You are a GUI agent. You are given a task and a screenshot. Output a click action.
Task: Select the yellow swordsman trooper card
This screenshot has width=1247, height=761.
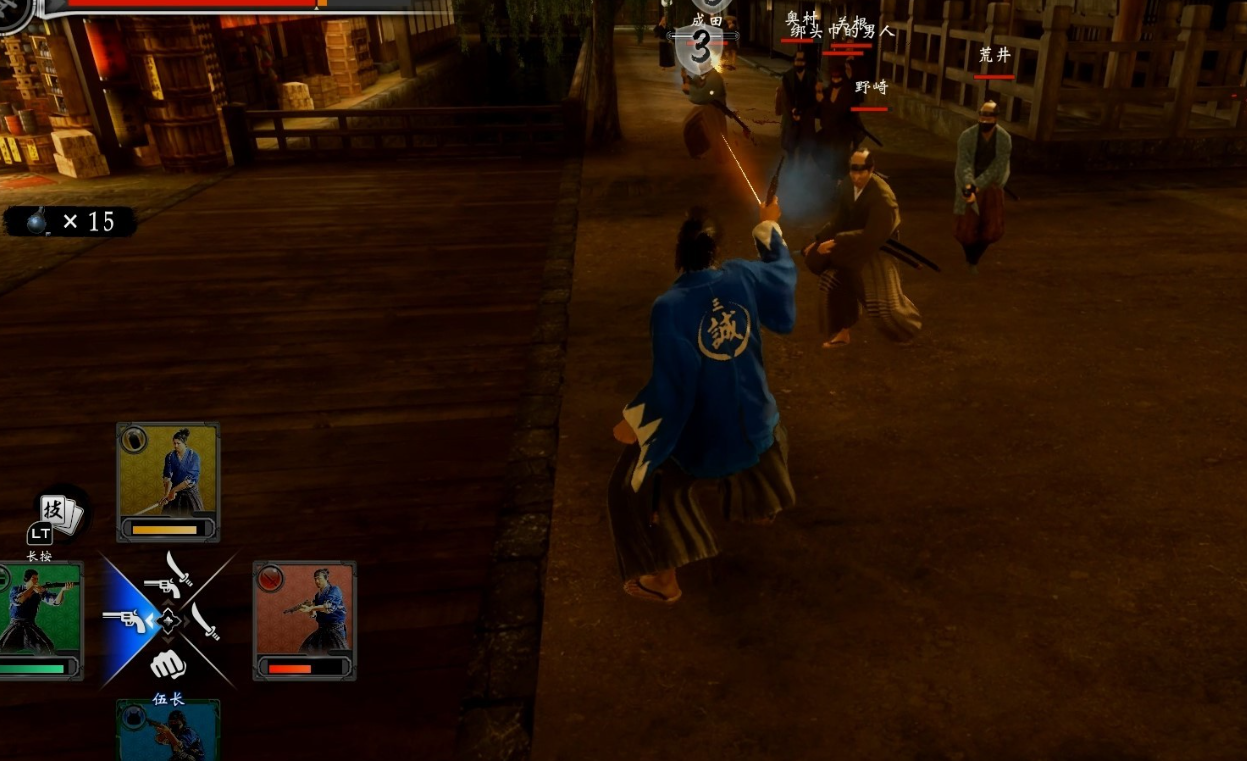coord(168,481)
